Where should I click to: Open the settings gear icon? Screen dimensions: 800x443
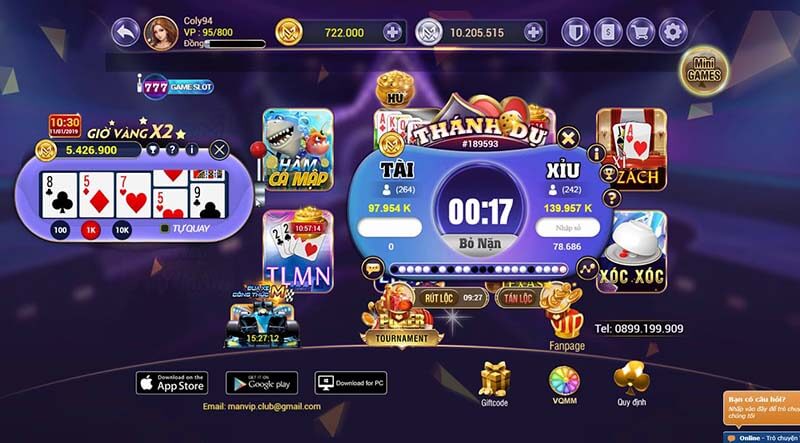click(673, 33)
